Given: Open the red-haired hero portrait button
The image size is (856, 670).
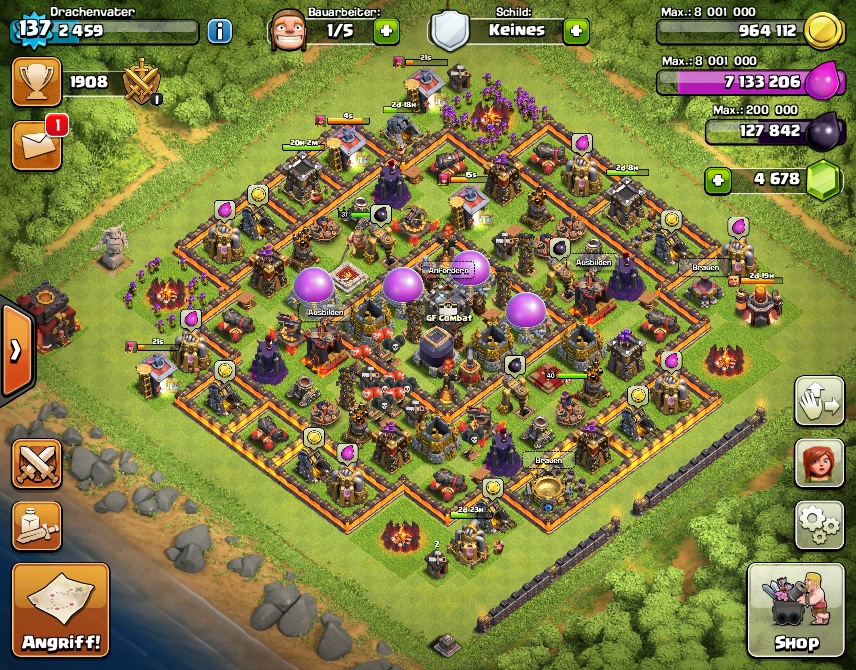Looking at the screenshot, I should [x=819, y=463].
